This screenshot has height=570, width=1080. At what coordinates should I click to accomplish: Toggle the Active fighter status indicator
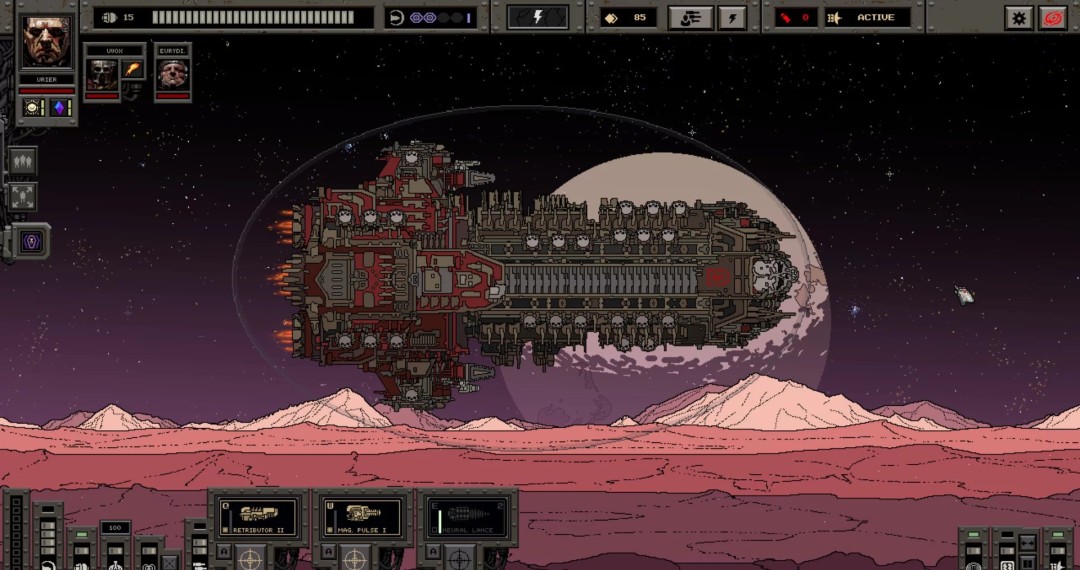point(866,17)
